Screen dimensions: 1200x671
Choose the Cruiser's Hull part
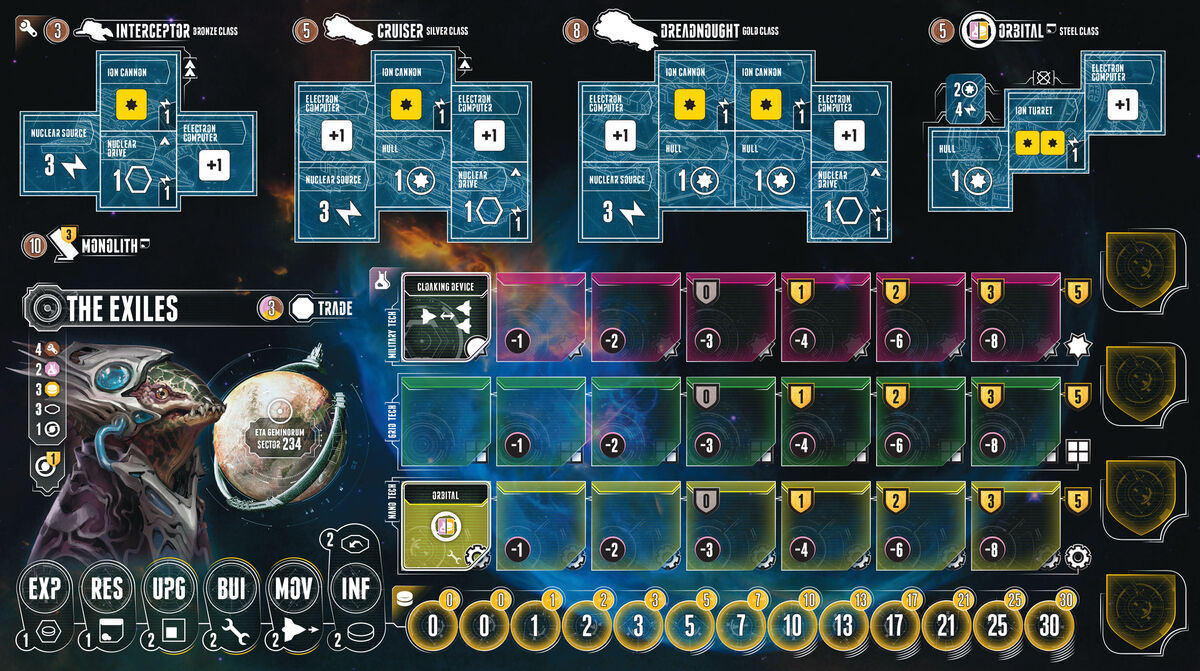click(412, 171)
